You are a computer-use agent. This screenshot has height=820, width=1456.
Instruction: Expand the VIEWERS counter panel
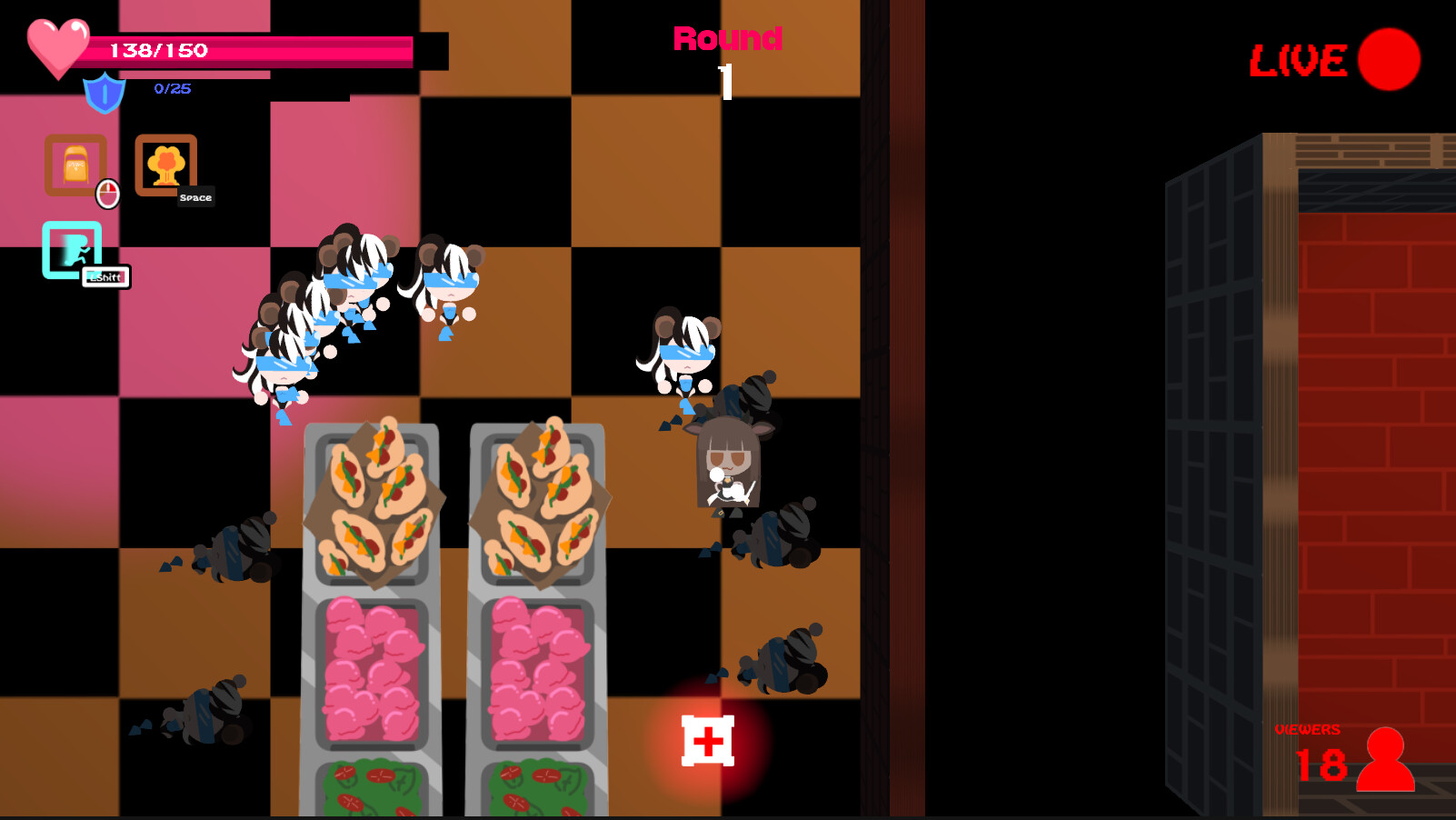pos(1308,729)
